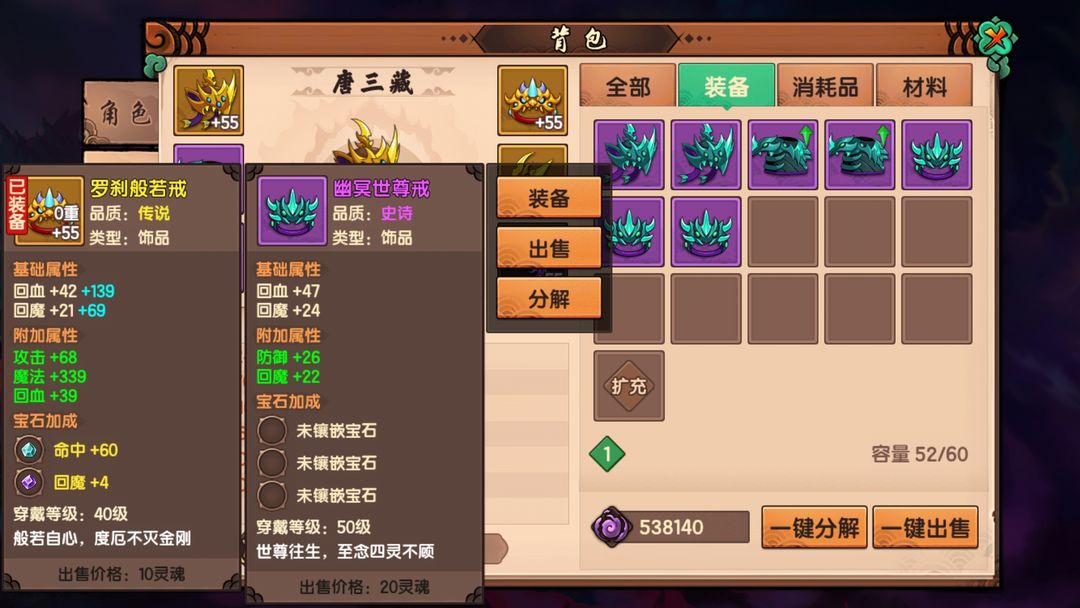
Task: Click the 一键出售 bulk sell button
Action: tap(925, 528)
